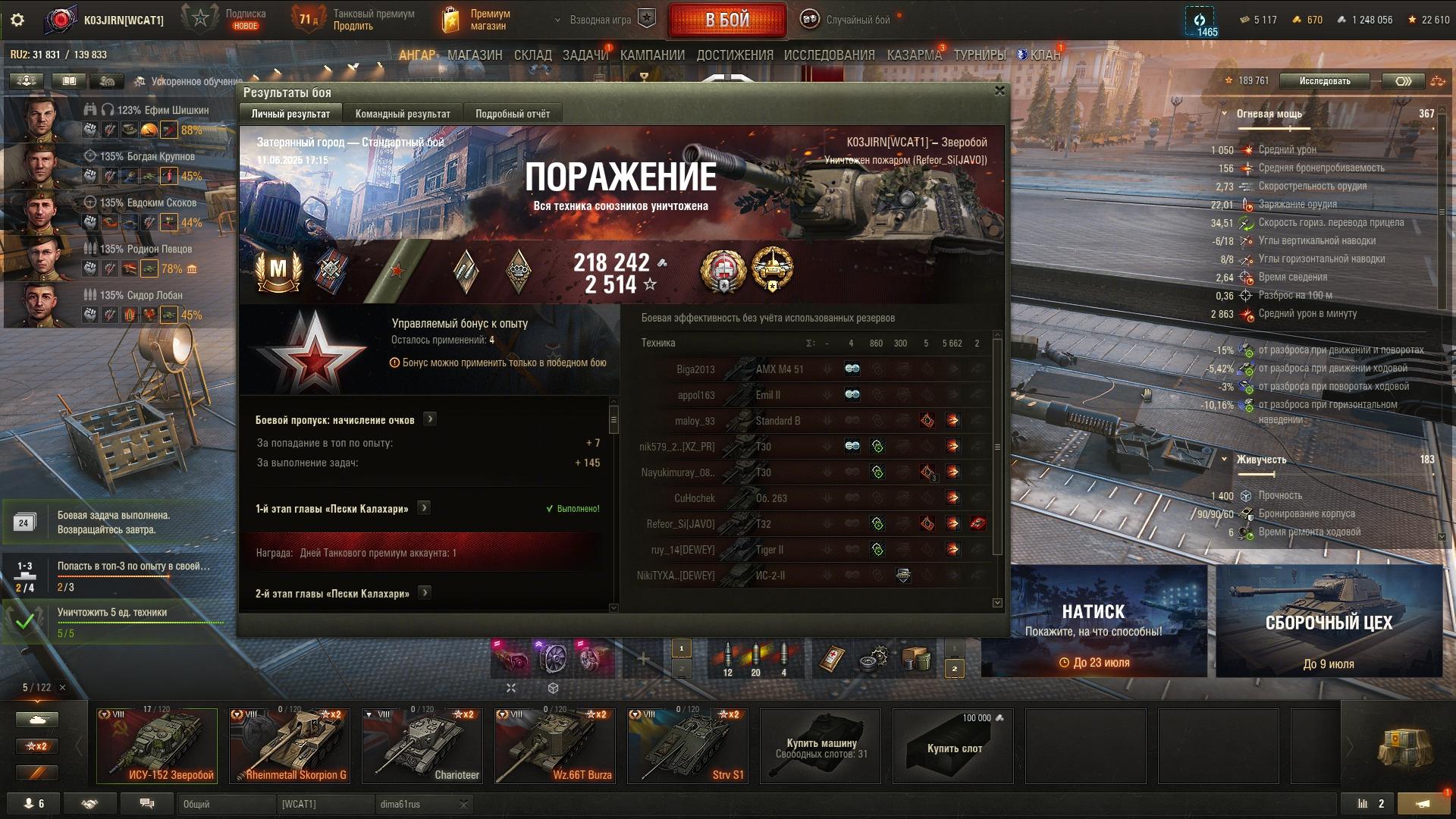Open the СБОРОЧНЫЙ ЦЕХ banner
Image resolution: width=1456 pixels, height=819 pixels.
1329,622
